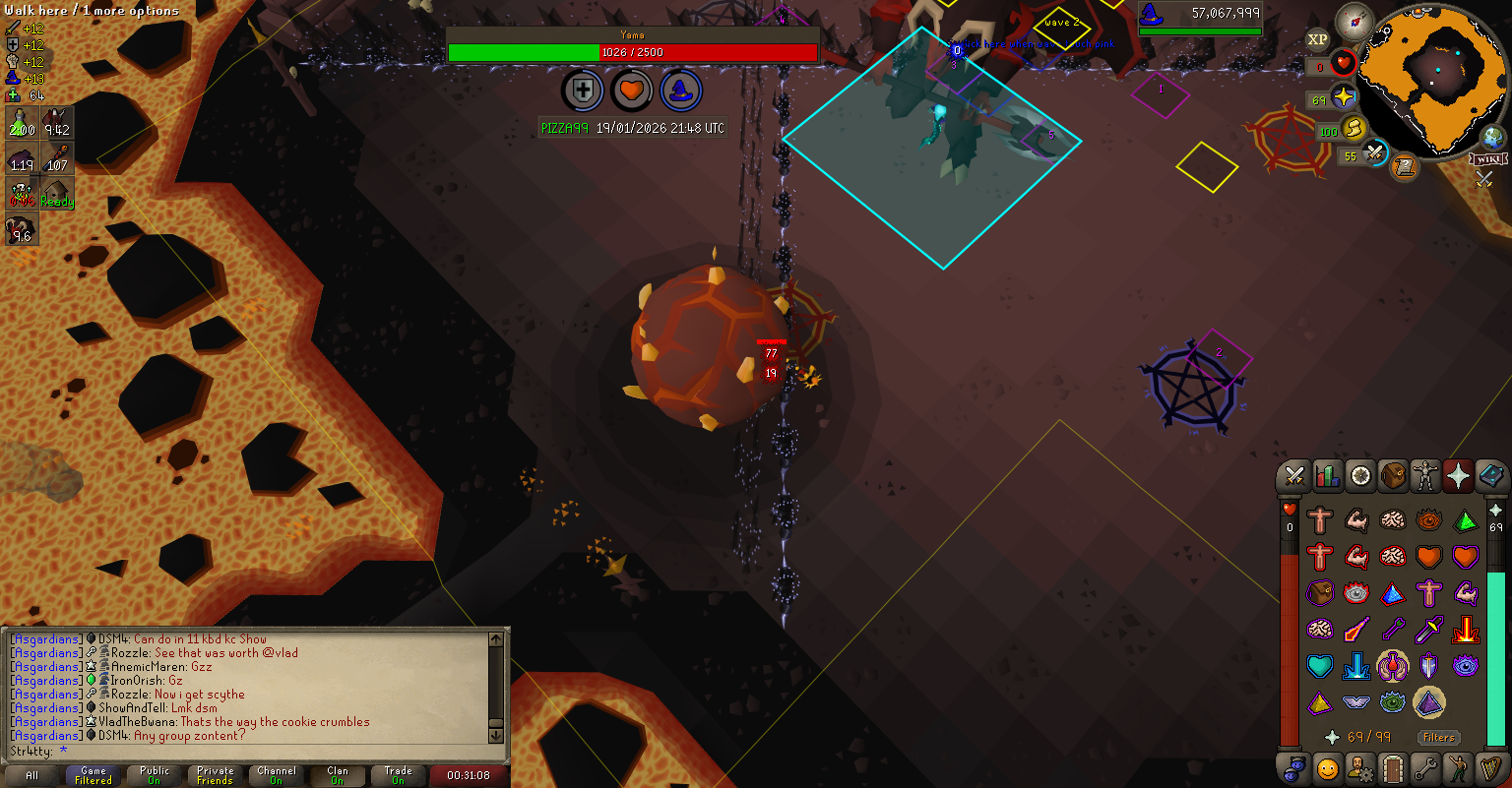
Task: Toggle quick prayers orb
Action: click(x=1345, y=98)
